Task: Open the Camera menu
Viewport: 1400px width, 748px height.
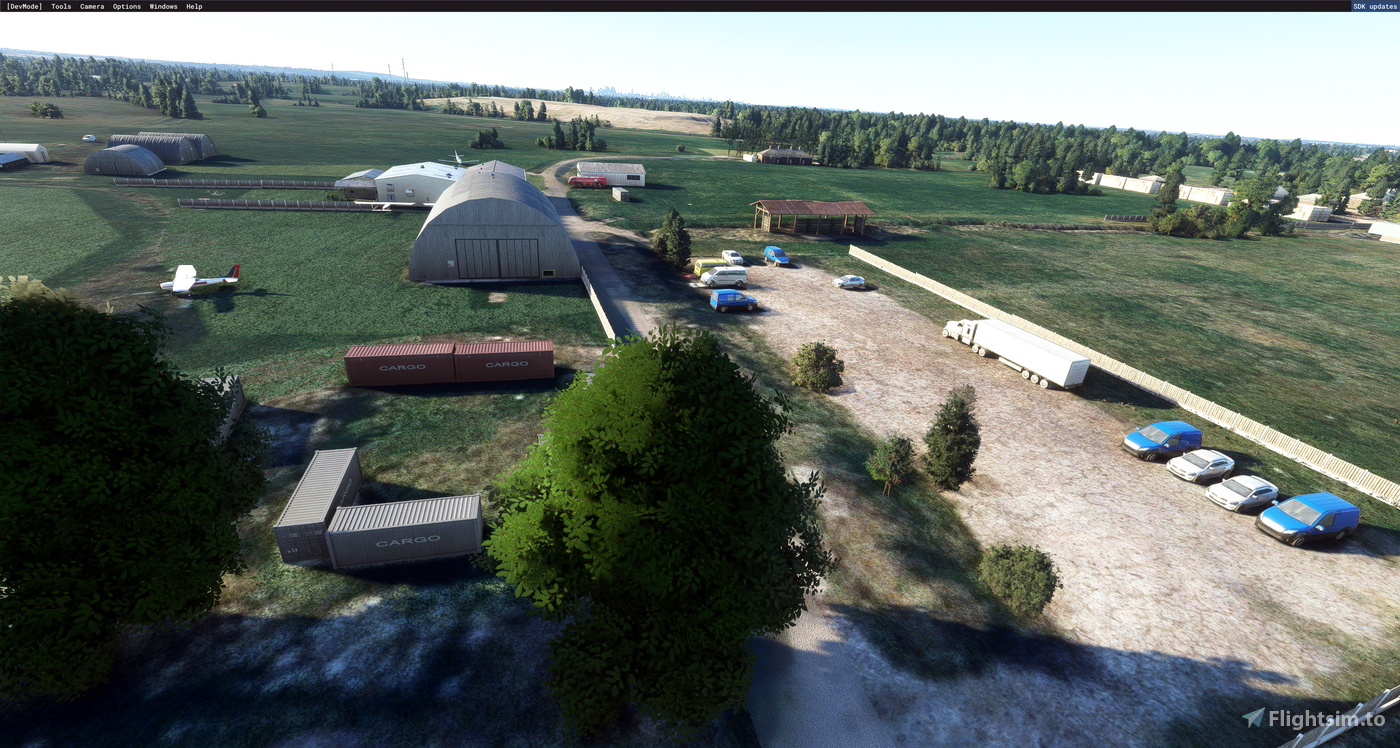Action: [x=90, y=6]
